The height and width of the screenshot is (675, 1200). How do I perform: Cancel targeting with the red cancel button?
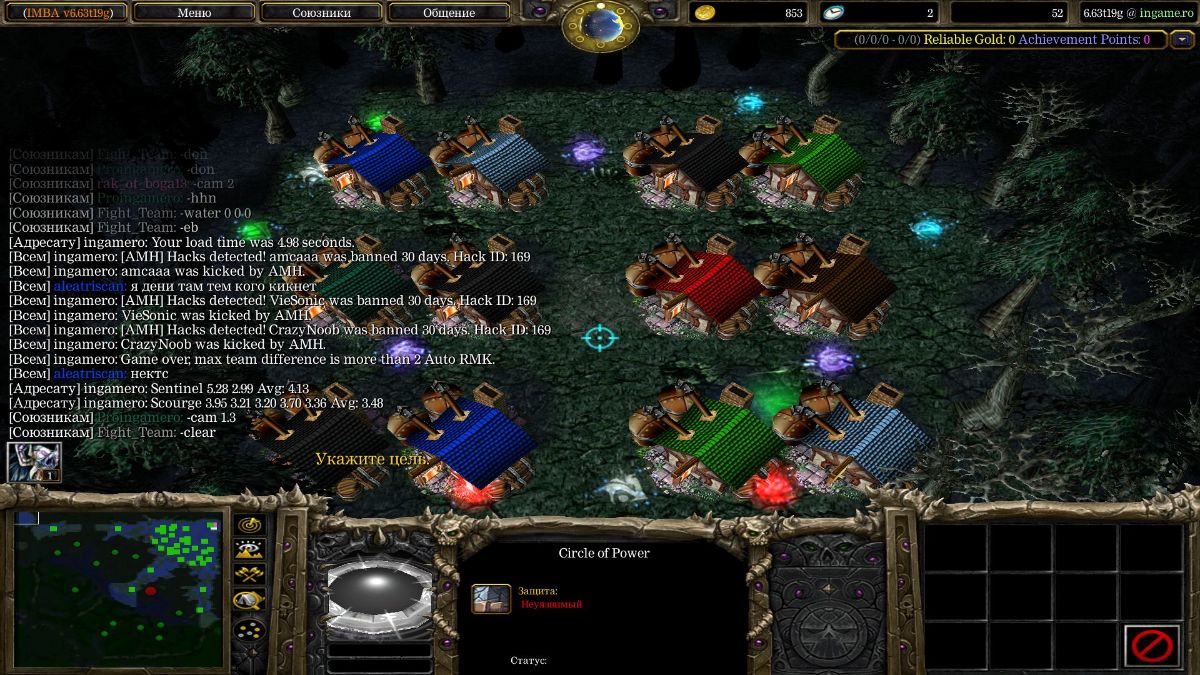(1152, 645)
